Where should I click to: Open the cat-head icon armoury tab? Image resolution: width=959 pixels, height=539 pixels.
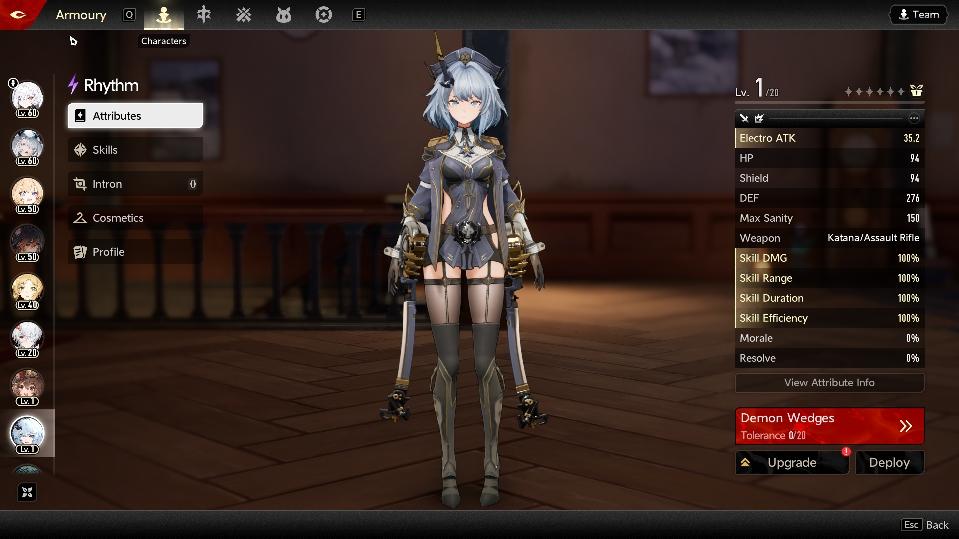(284, 15)
